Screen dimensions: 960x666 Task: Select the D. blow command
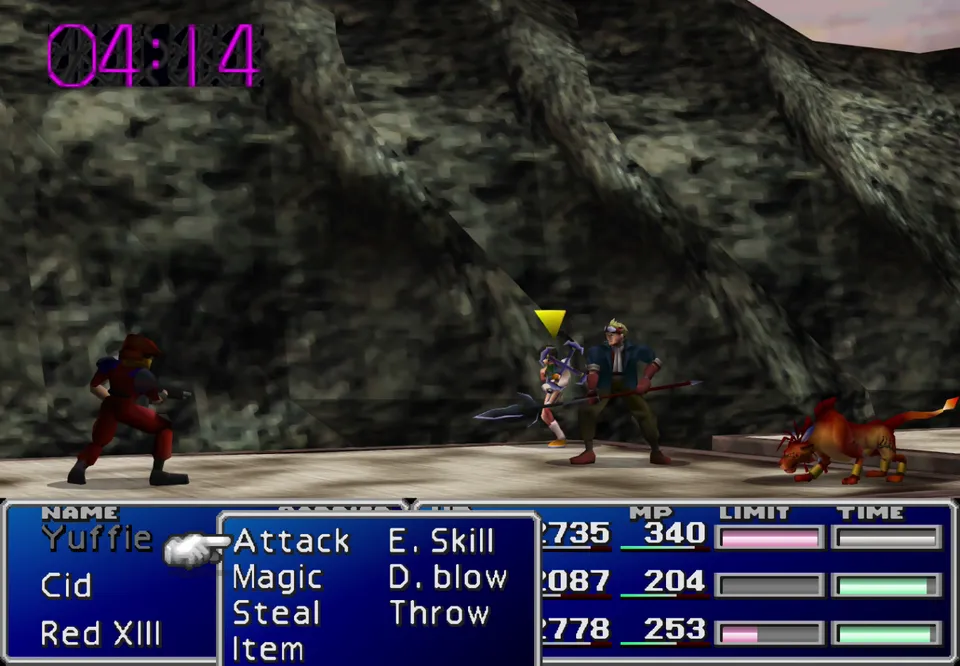pyautogui.click(x=447, y=578)
